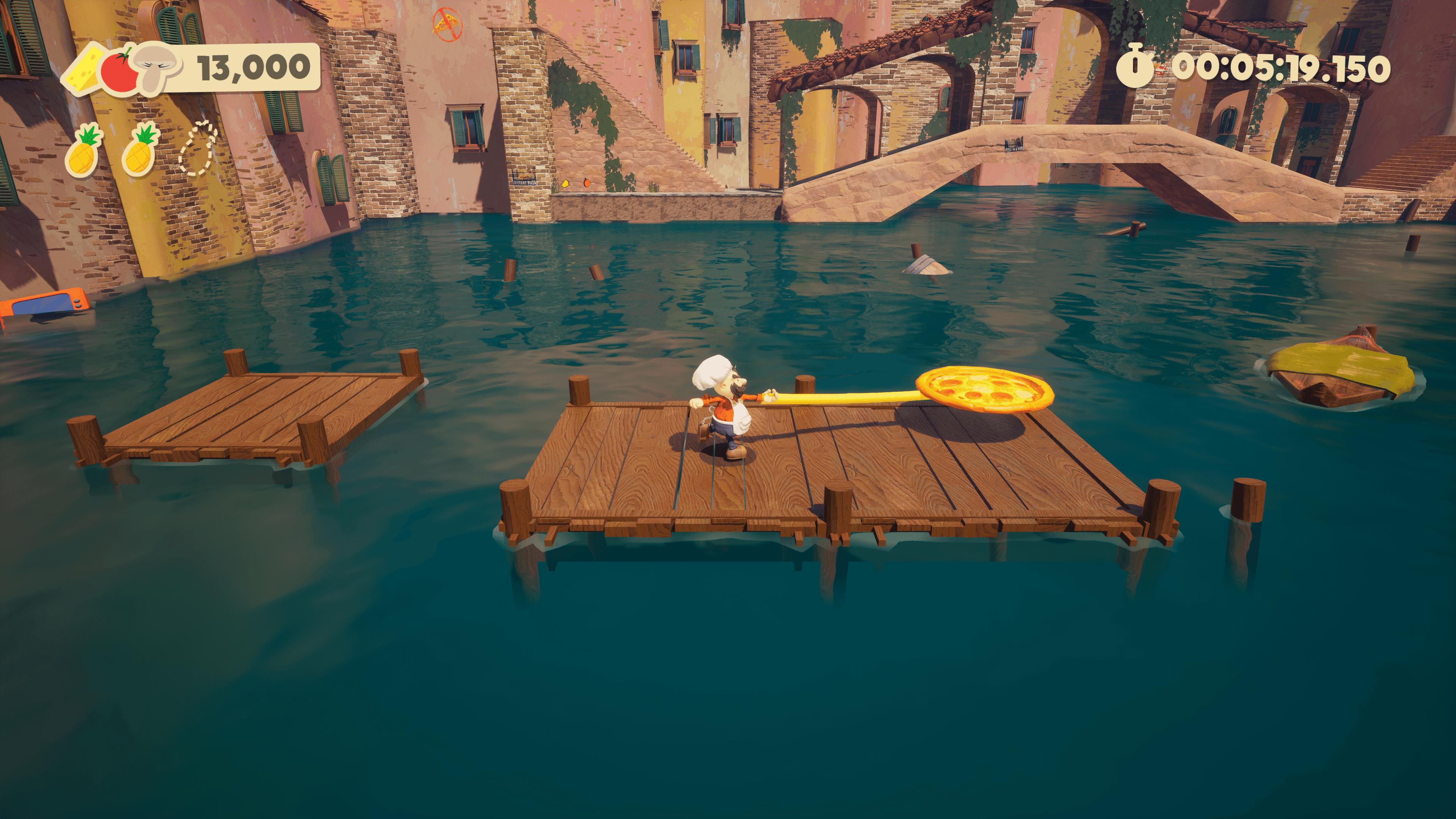Select the empty pineapple outline slot
The height and width of the screenshot is (819, 1456).
click(198, 149)
